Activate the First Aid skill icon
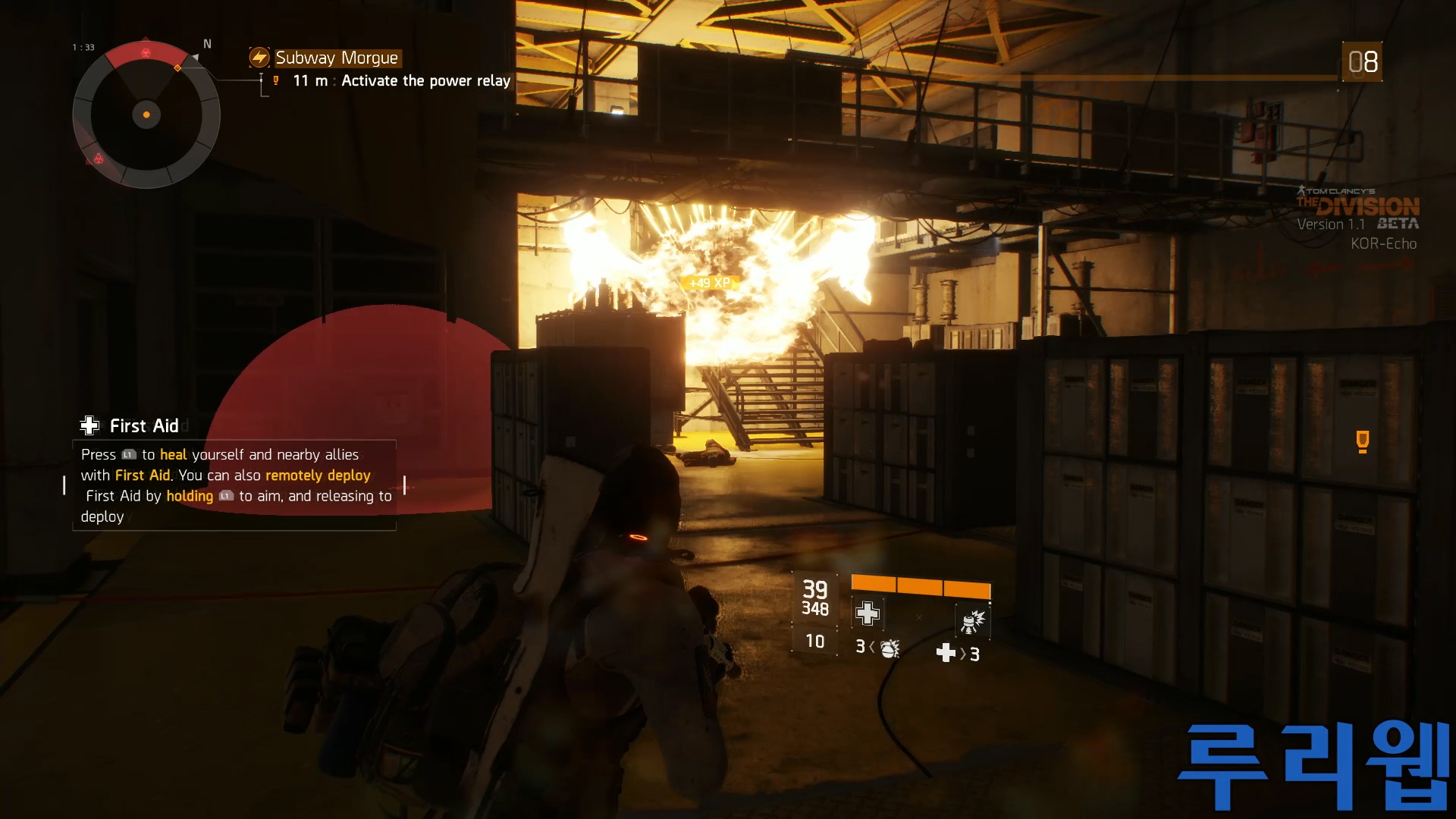 click(x=868, y=613)
